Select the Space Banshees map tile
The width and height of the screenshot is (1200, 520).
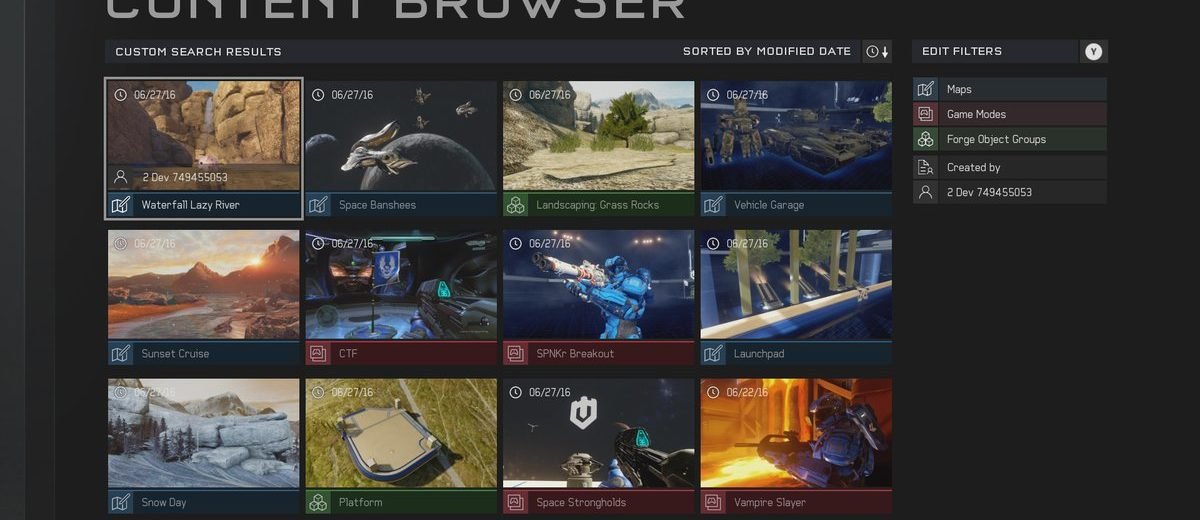400,147
